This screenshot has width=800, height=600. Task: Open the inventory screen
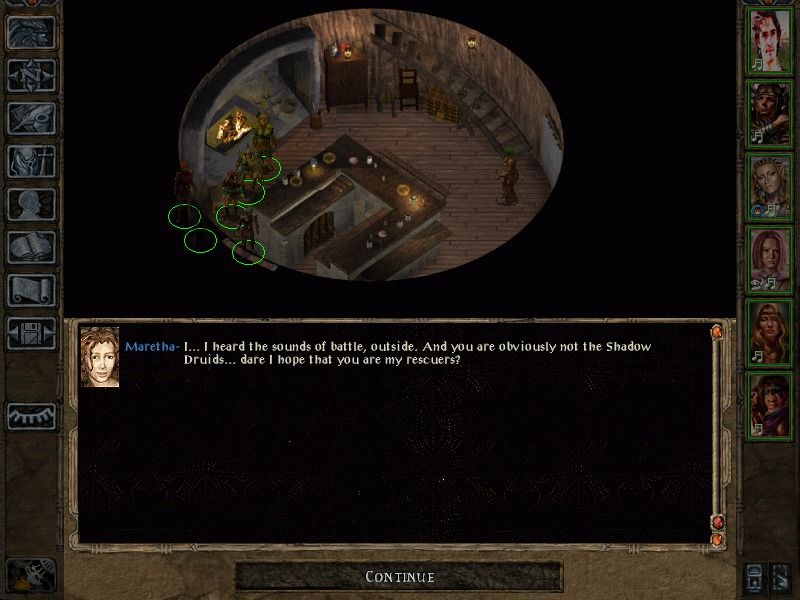tap(31, 161)
